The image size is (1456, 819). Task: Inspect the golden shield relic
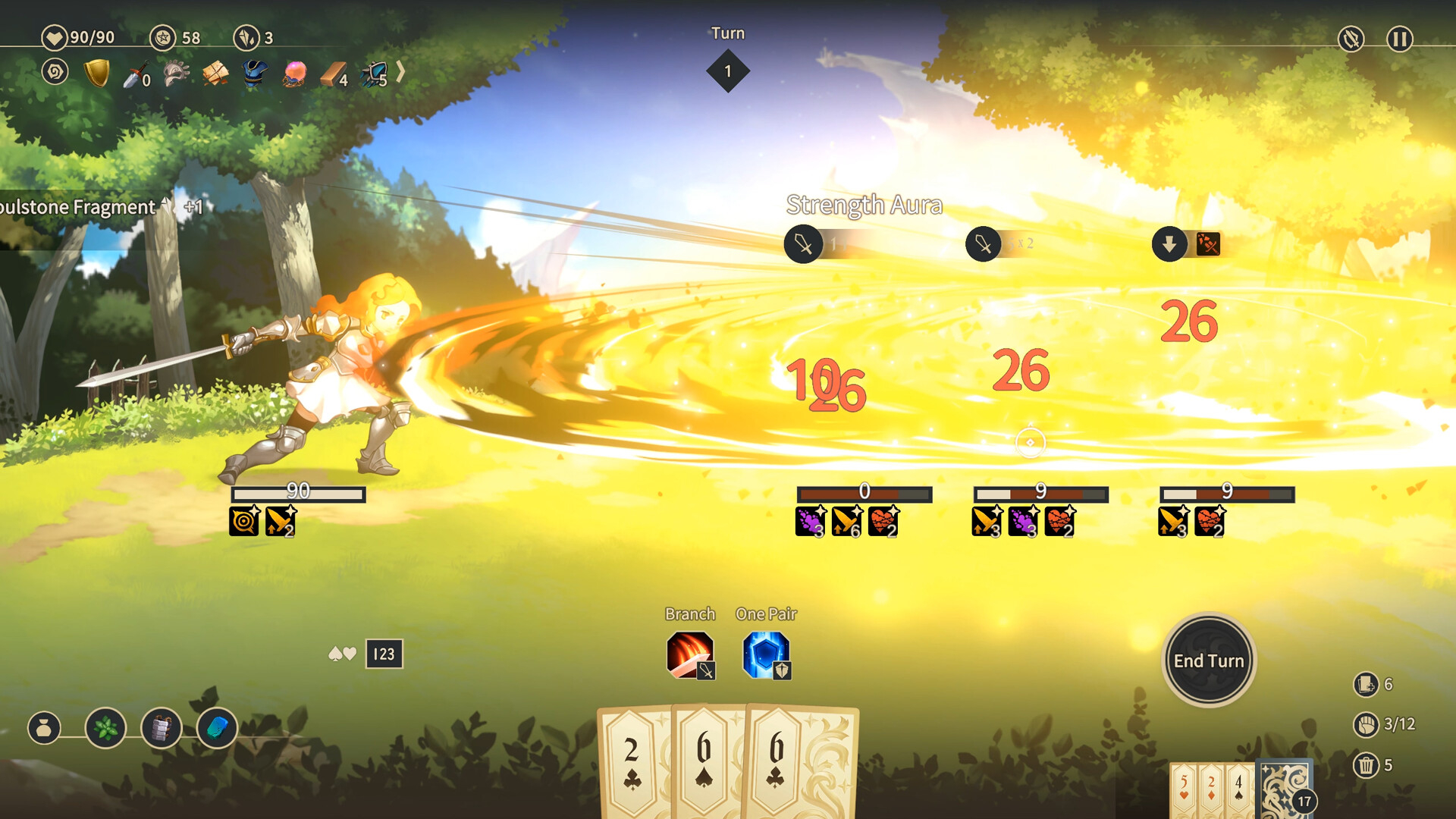coord(97,74)
